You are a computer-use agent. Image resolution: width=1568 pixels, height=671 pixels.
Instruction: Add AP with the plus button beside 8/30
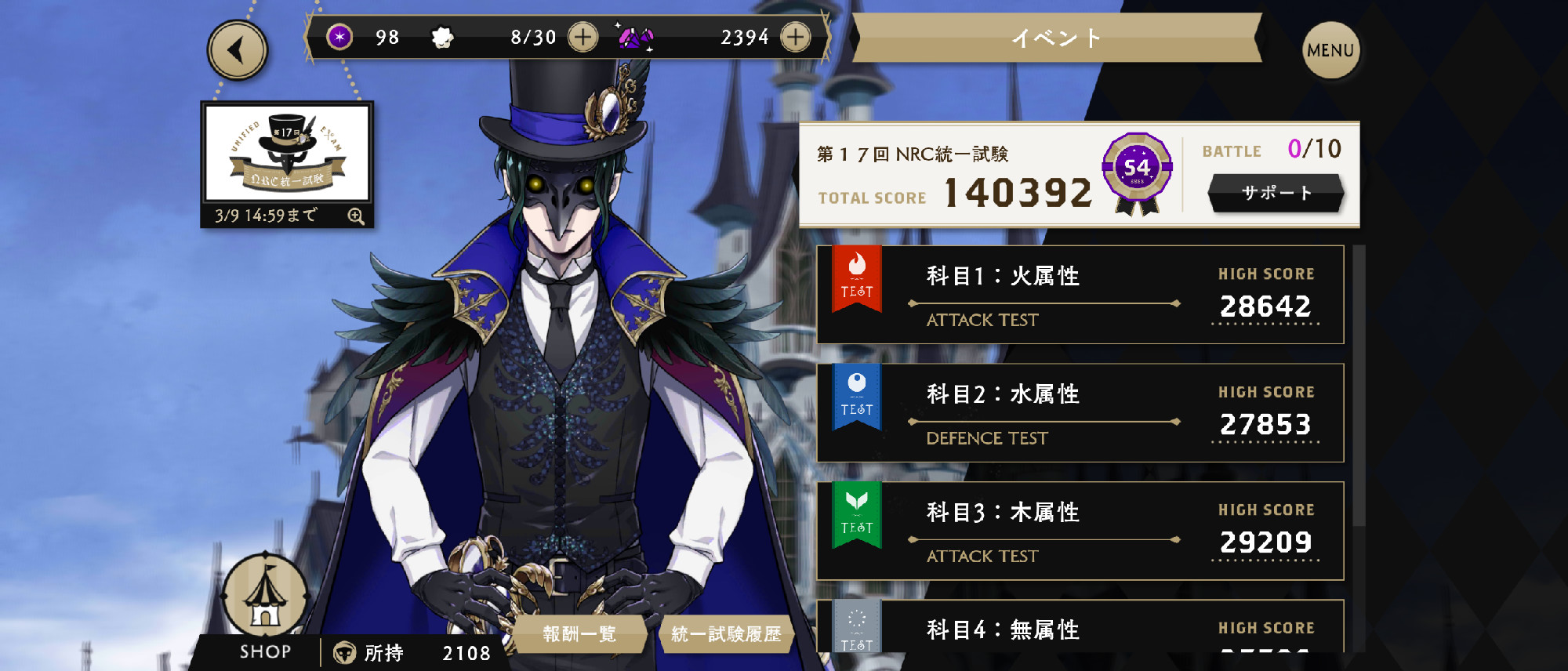[x=583, y=37]
